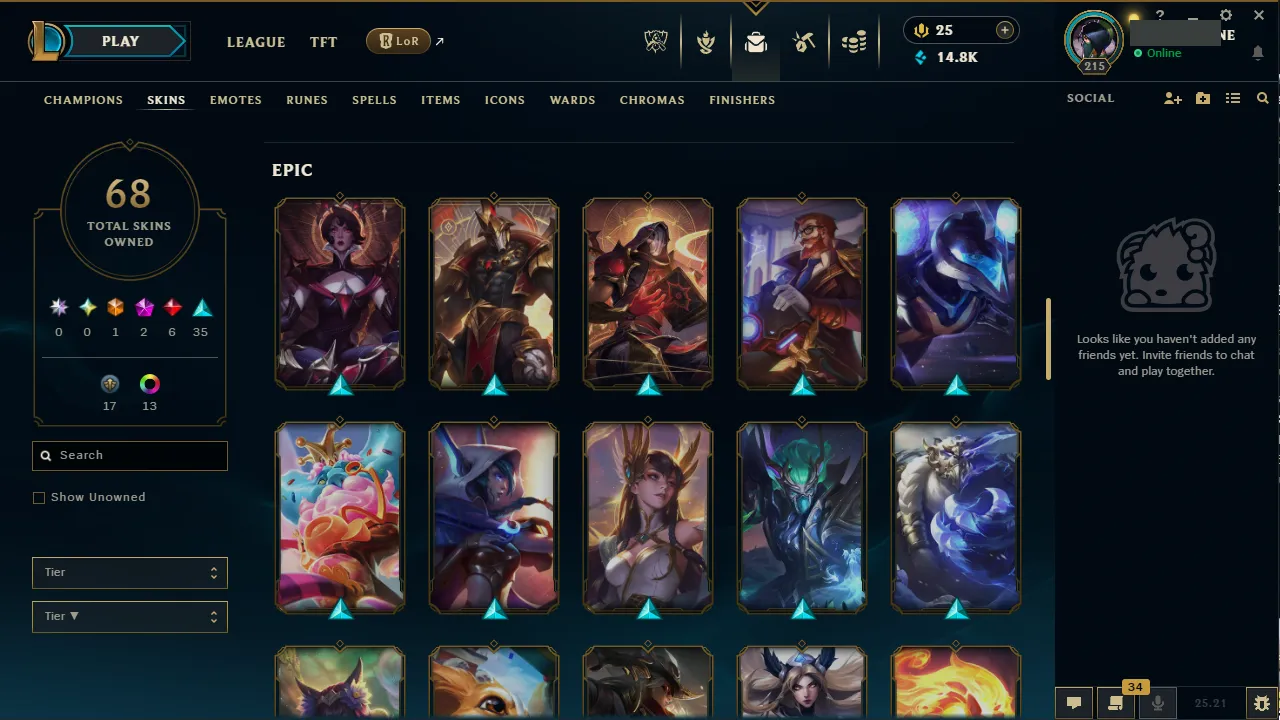Open the Loot backpack page
The height and width of the screenshot is (720, 1280).
(x=755, y=41)
